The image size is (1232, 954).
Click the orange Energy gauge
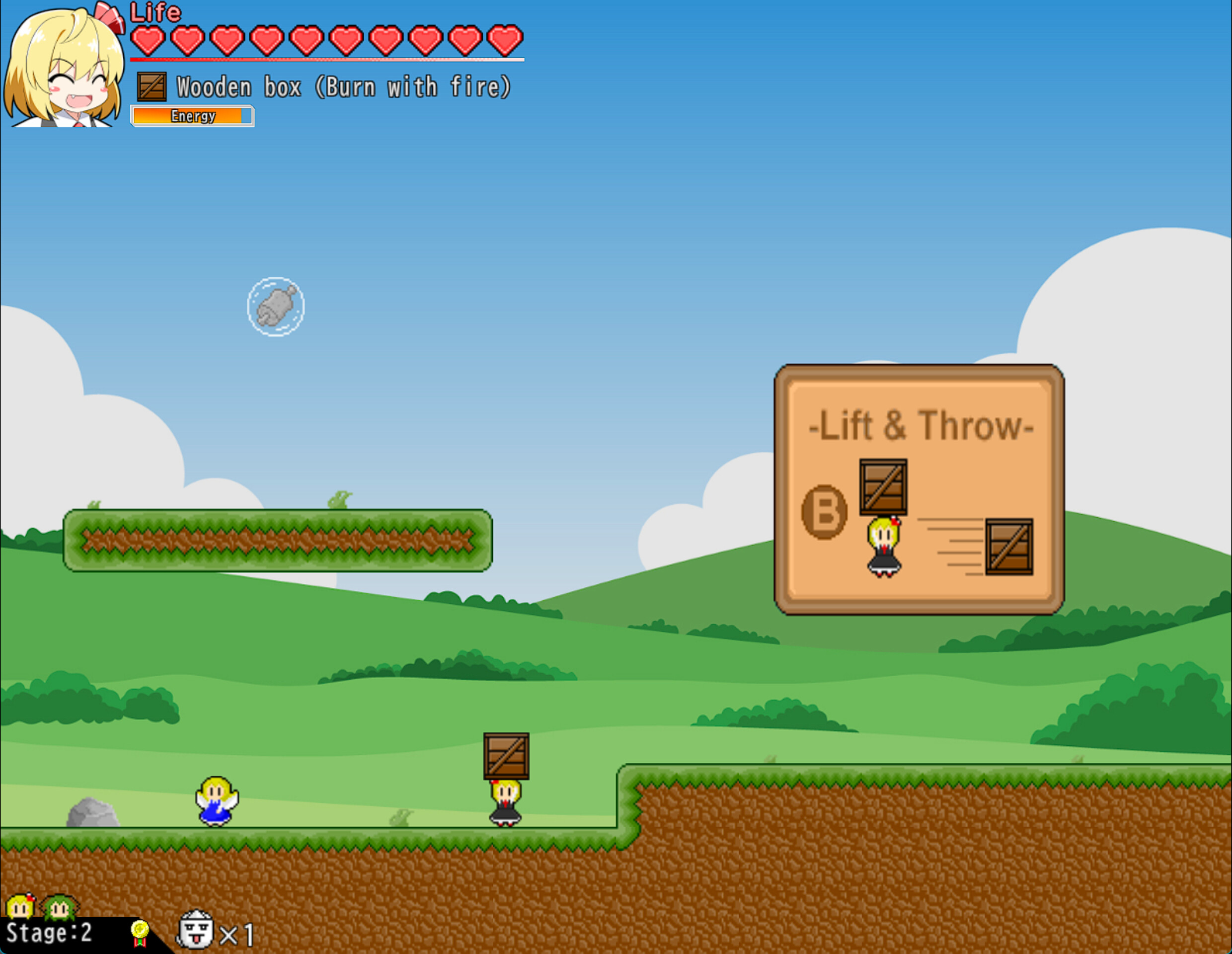point(192,116)
